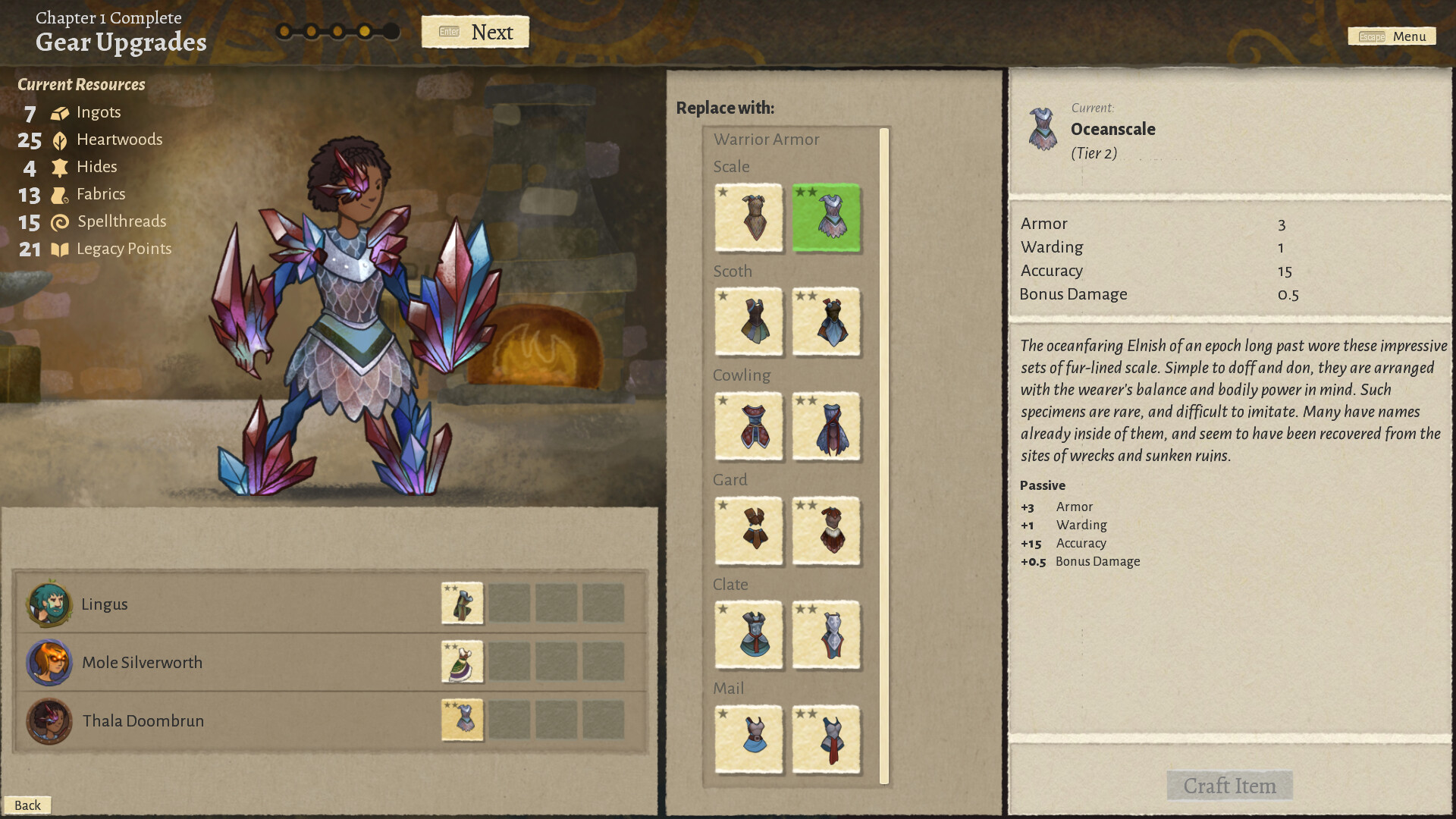This screenshot has height=819, width=1456.
Task: Open the Menu via the Escape button
Action: click(1392, 36)
